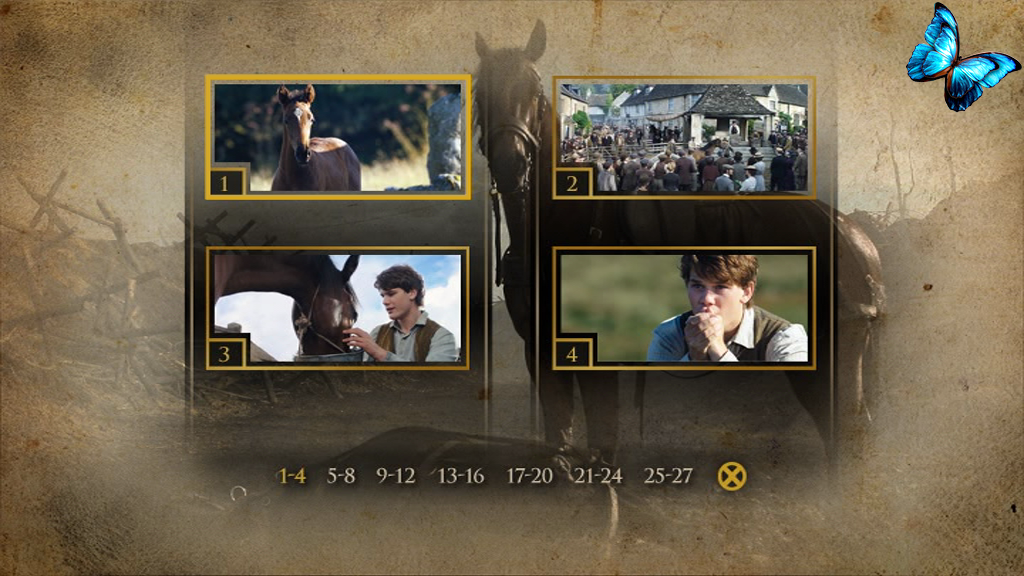The image size is (1024, 576).
Task: Select scene 1 horse thumbnail
Action: click(x=338, y=137)
